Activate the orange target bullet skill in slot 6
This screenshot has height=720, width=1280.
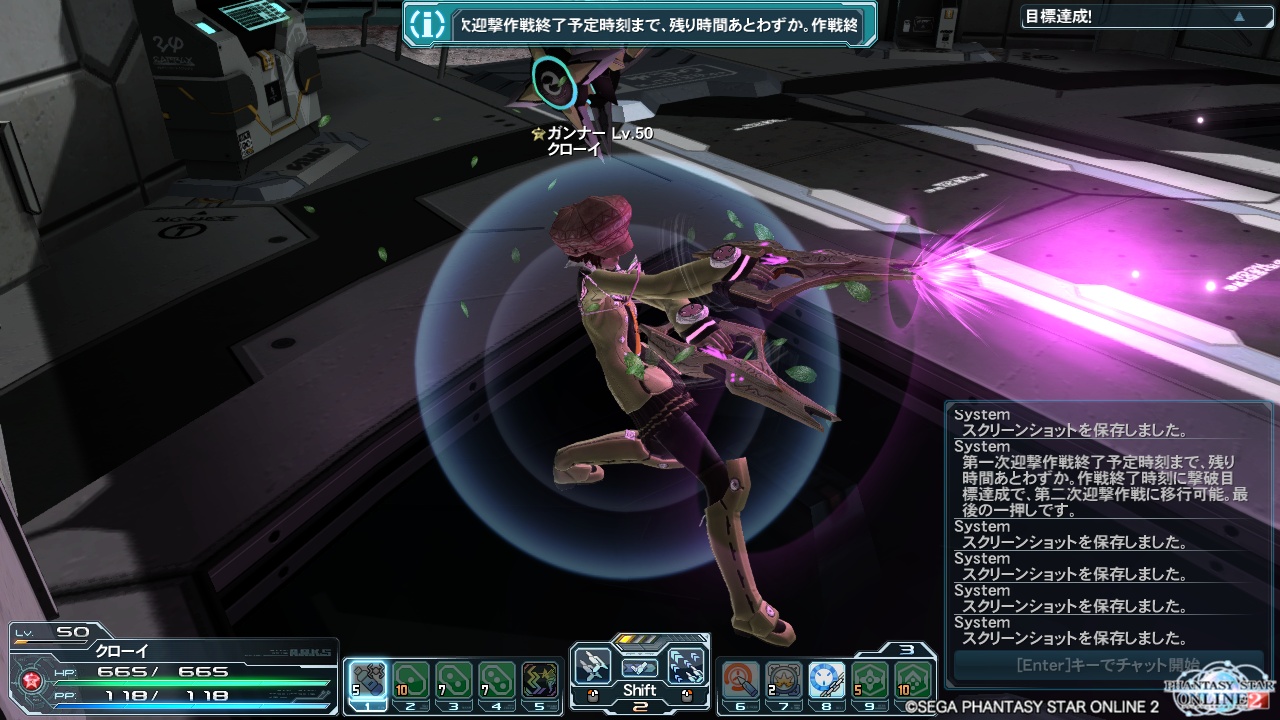pyautogui.click(x=741, y=679)
